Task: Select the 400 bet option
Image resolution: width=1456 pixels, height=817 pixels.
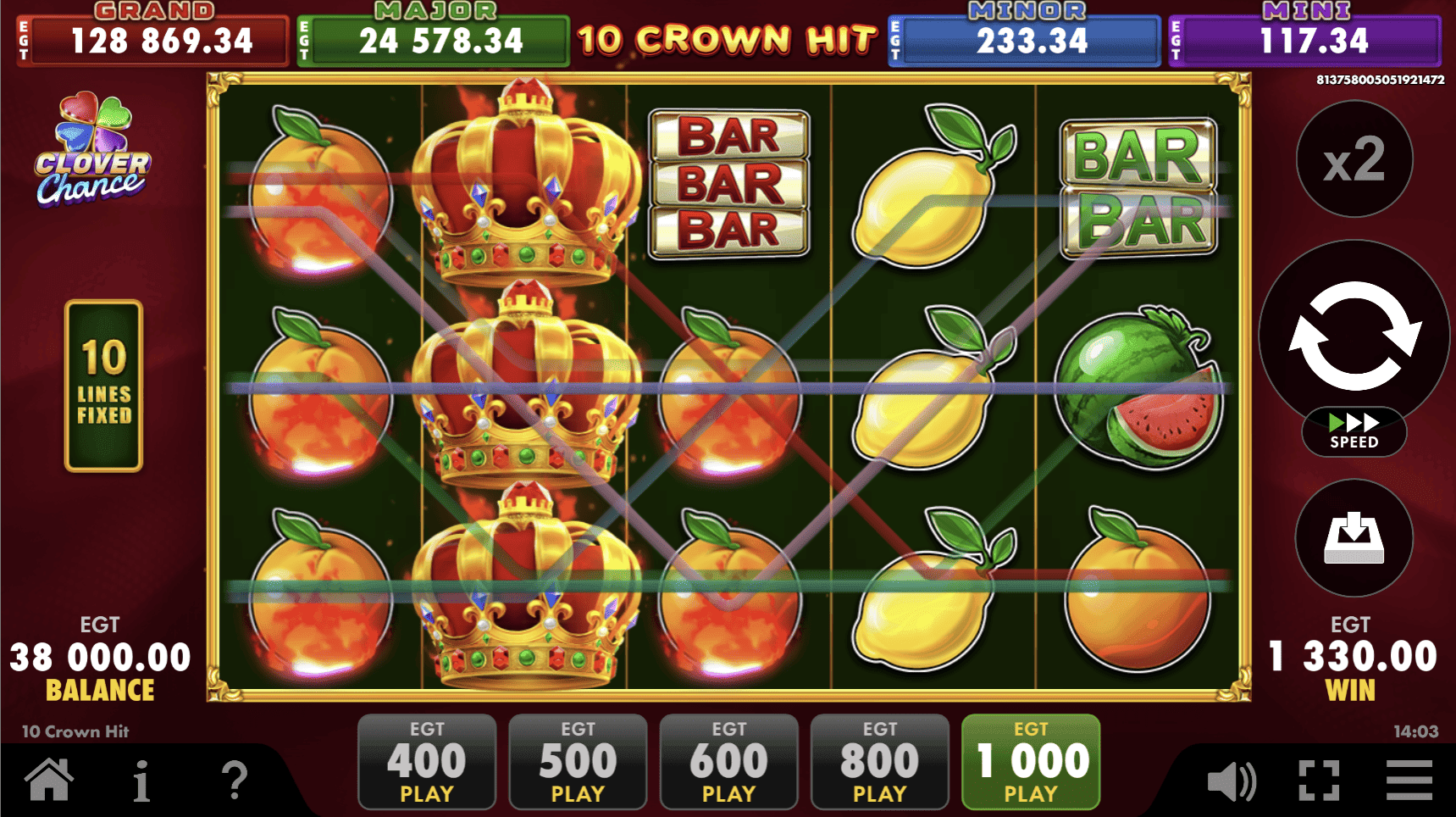Action: click(x=427, y=760)
